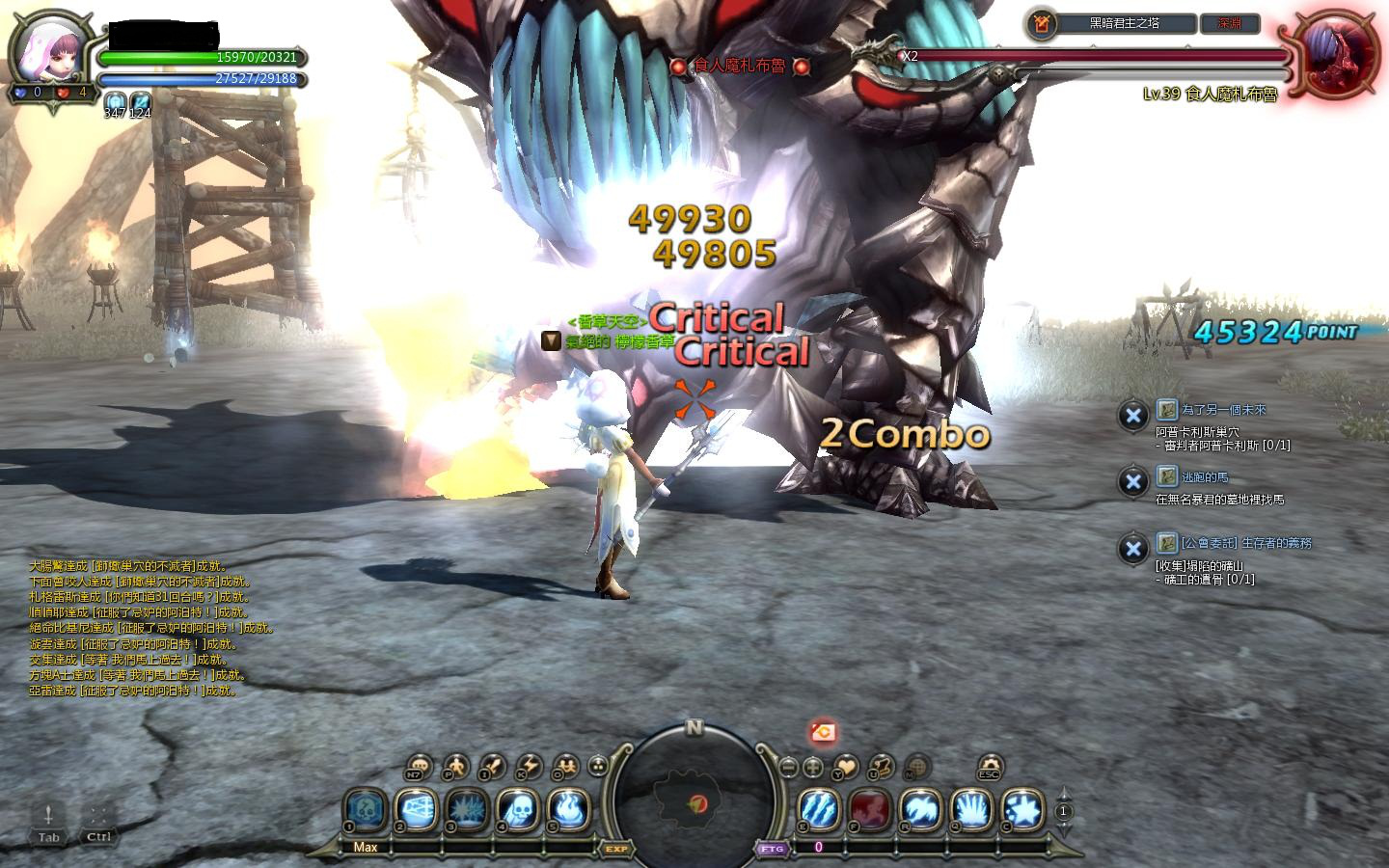Click the minimap zoom-out minus button
The height and width of the screenshot is (868, 1389).
coord(789,768)
